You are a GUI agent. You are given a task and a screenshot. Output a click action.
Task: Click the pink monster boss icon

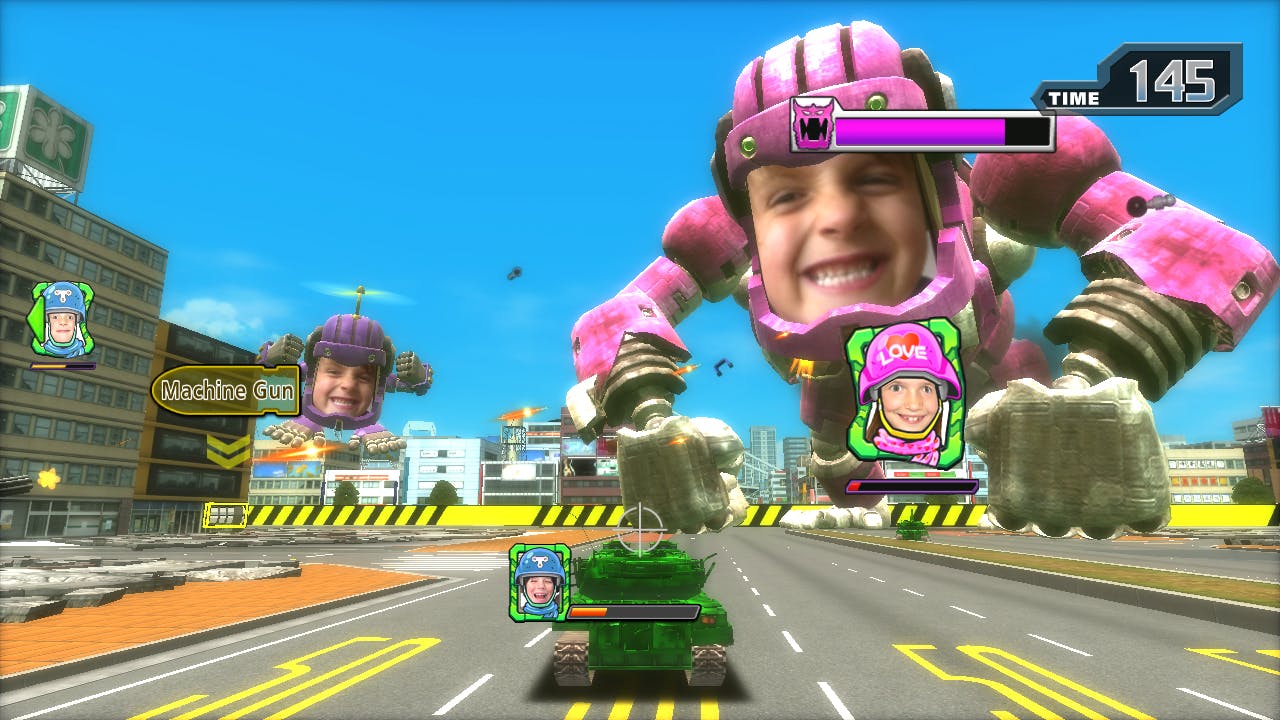(x=813, y=124)
